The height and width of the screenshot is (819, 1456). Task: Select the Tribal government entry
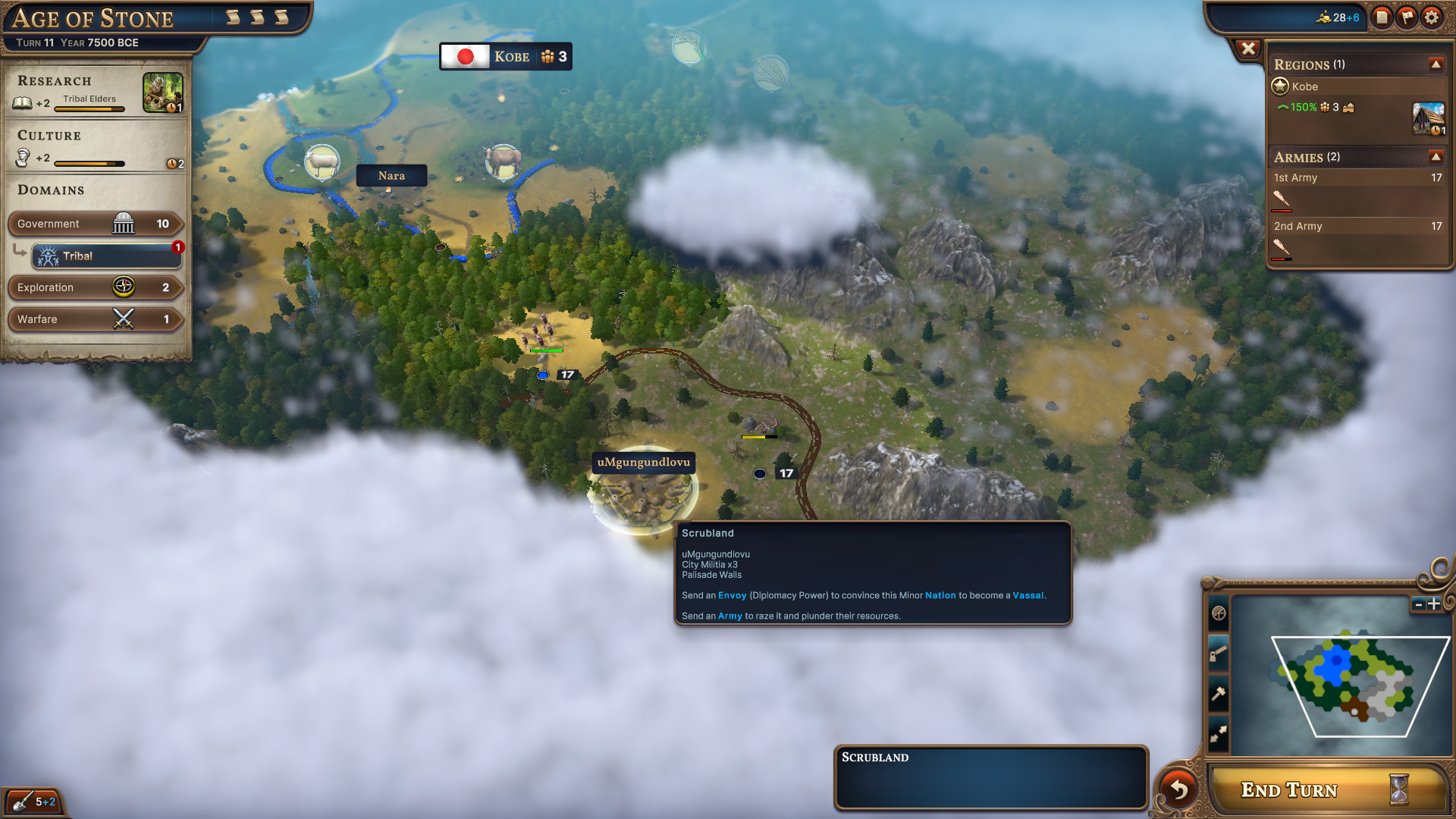pyautogui.click(x=106, y=256)
